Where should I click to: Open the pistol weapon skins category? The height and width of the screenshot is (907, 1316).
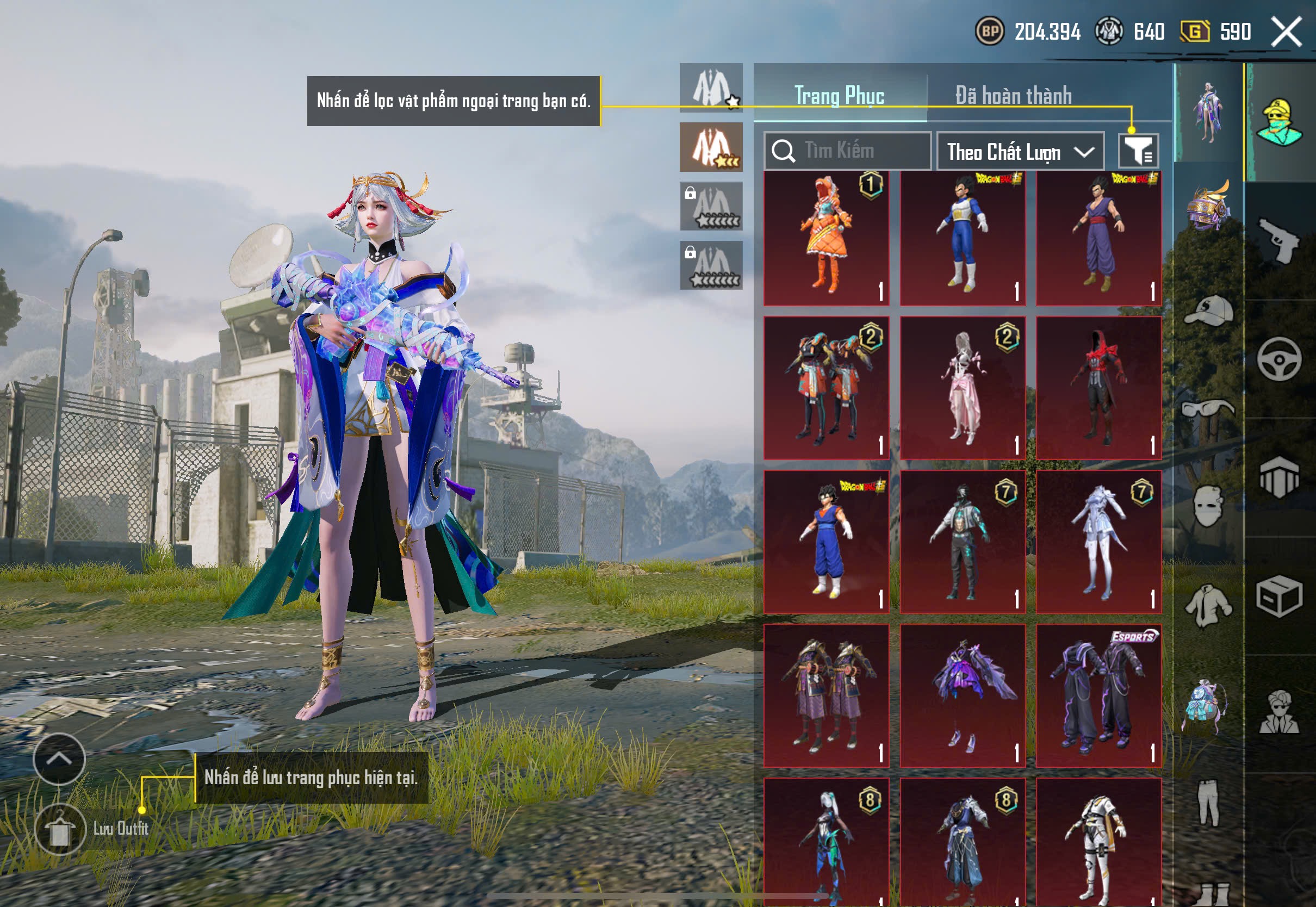1279,240
